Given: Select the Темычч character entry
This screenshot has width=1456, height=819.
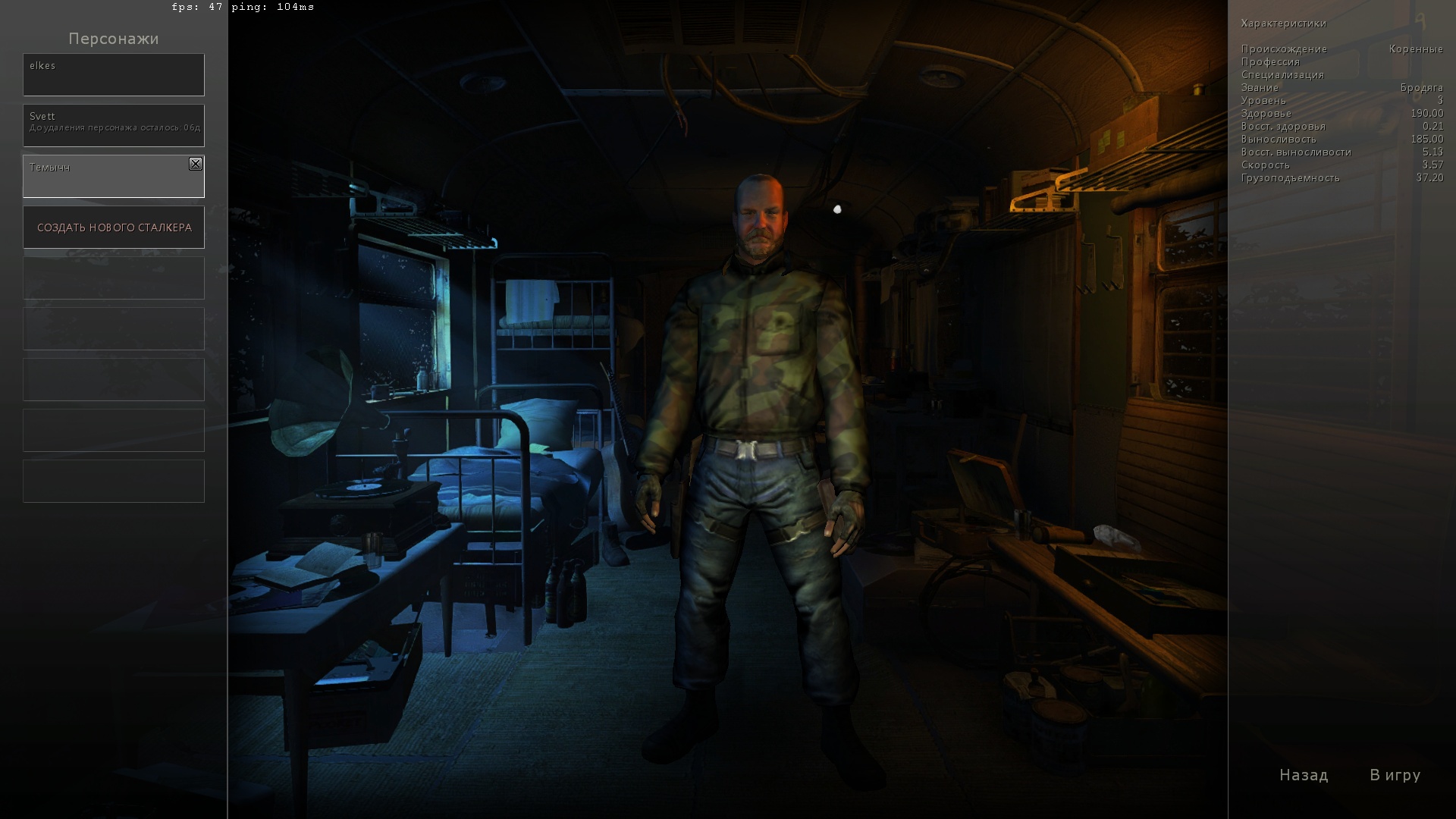Looking at the screenshot, I should tap(106, 177).
